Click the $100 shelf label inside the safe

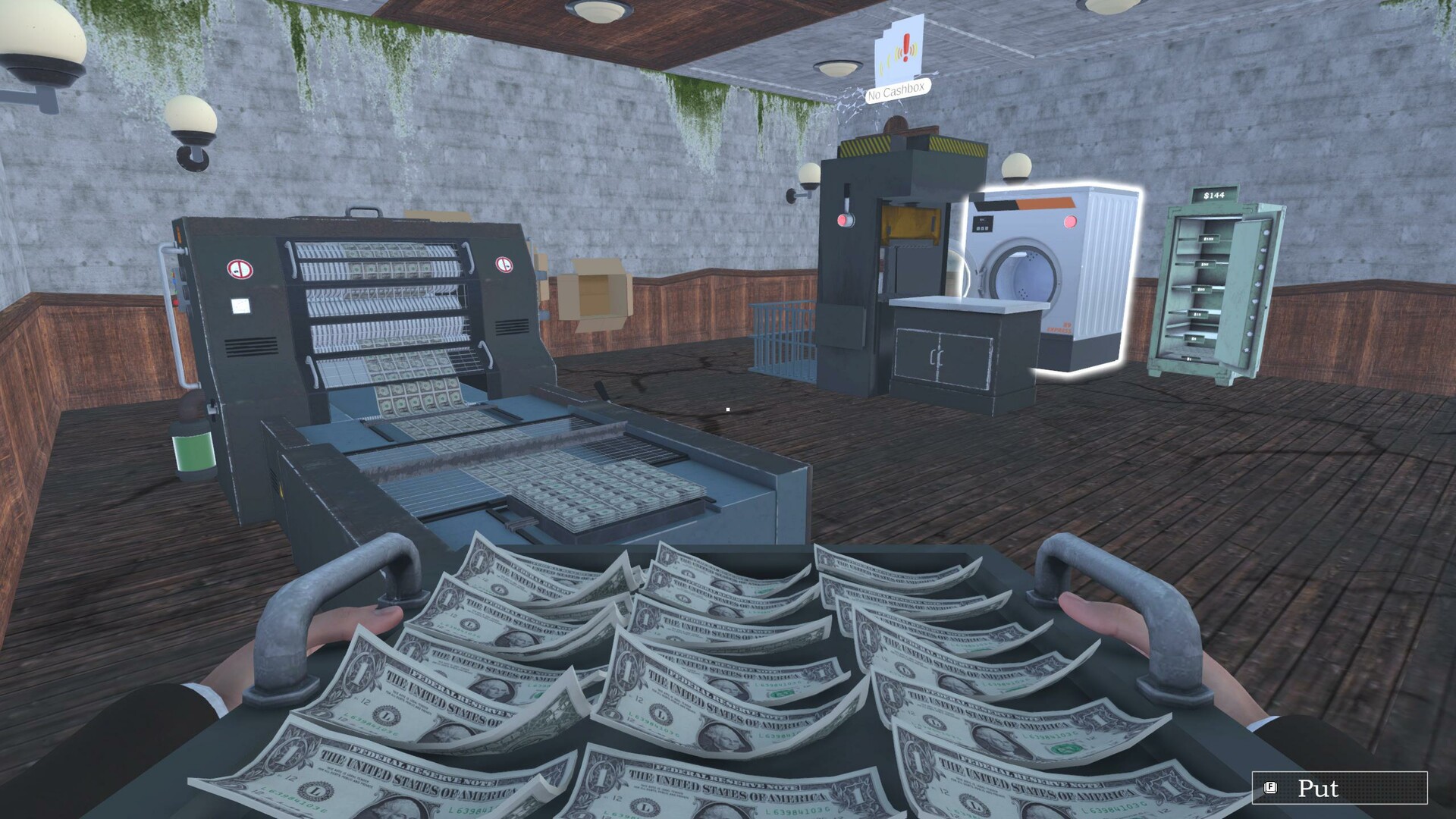point(1208,238)
